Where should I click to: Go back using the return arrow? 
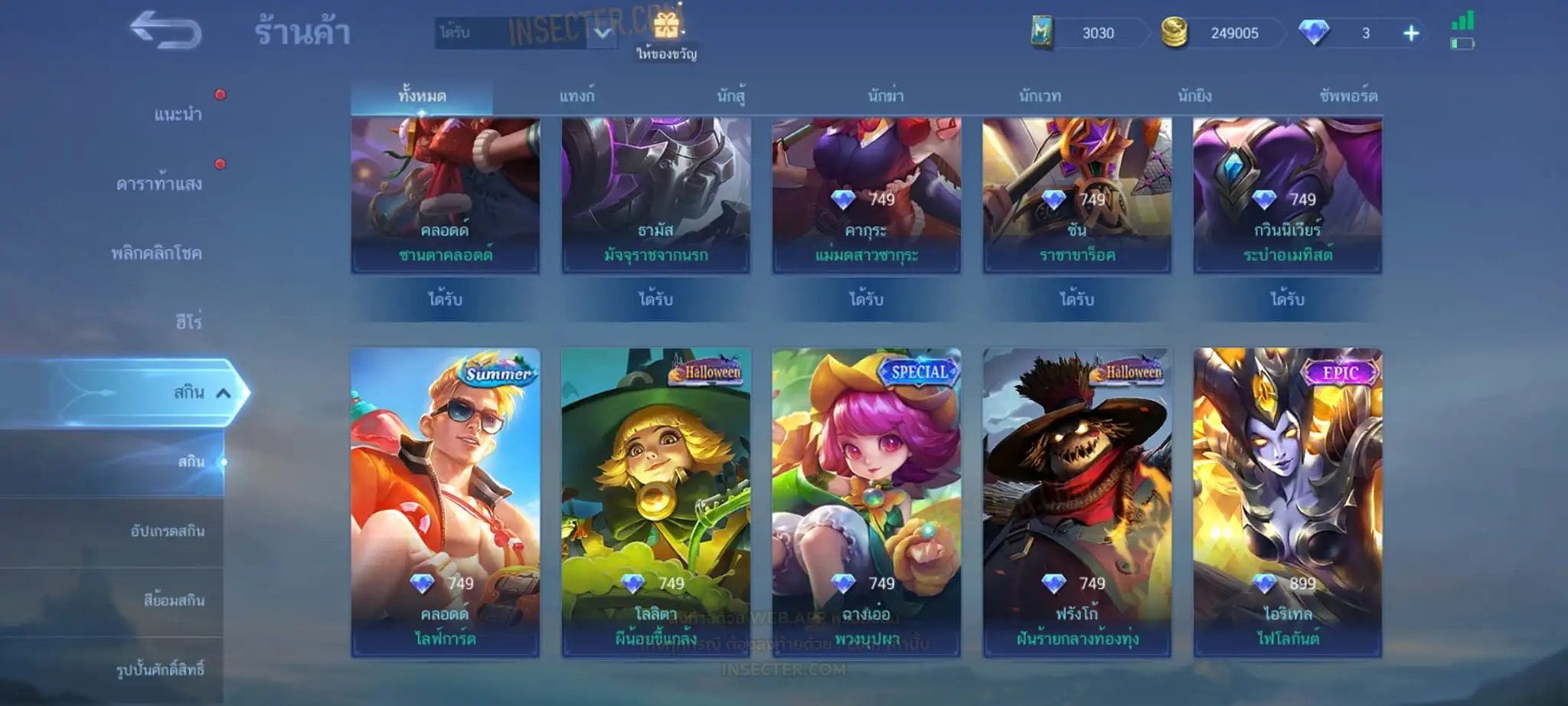165,31
